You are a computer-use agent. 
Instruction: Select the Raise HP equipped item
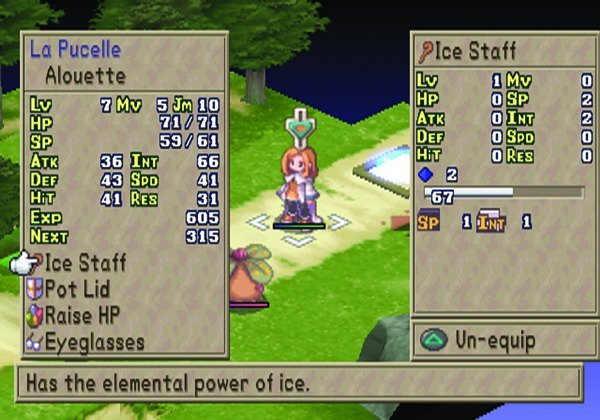coord(86,315)
